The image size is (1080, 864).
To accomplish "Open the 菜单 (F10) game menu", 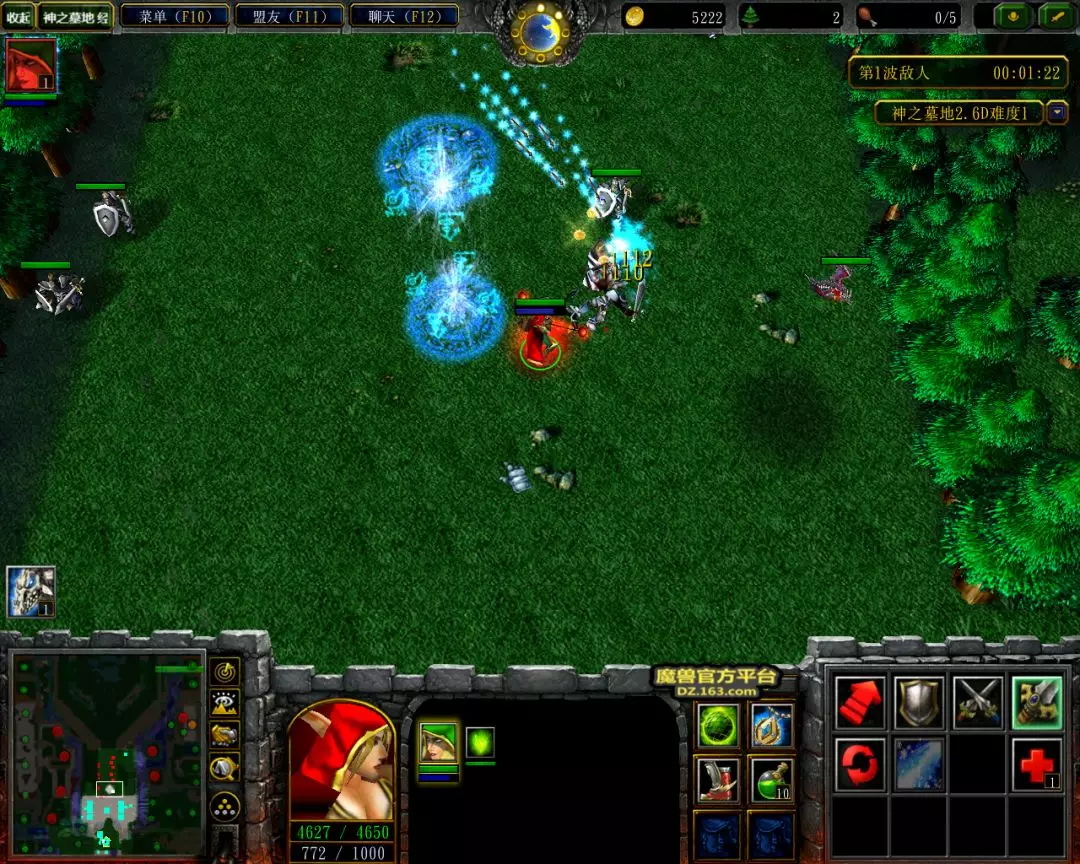I will [x=173, y=16].
